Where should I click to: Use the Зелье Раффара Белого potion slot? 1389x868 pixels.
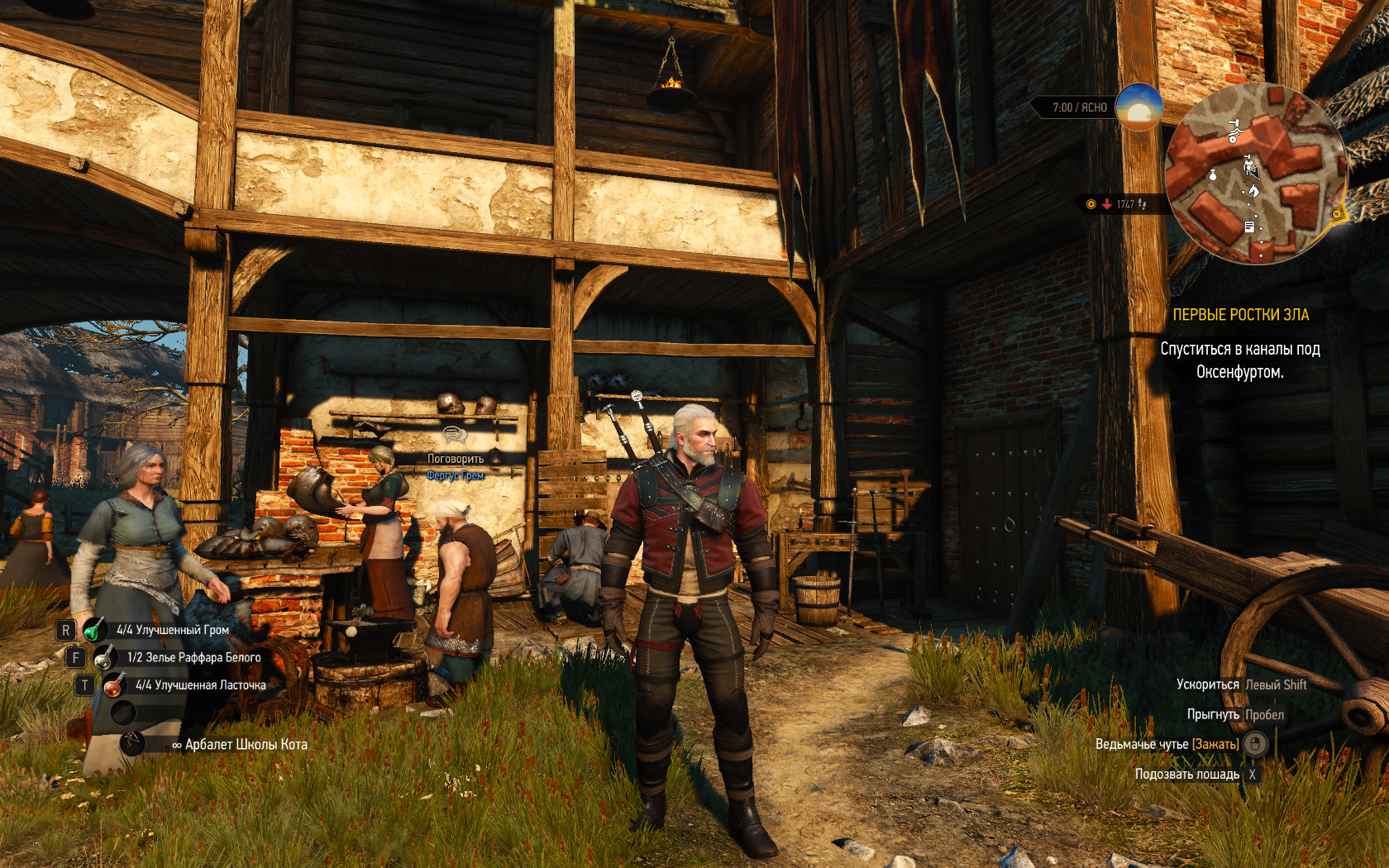tap(104, 658)
